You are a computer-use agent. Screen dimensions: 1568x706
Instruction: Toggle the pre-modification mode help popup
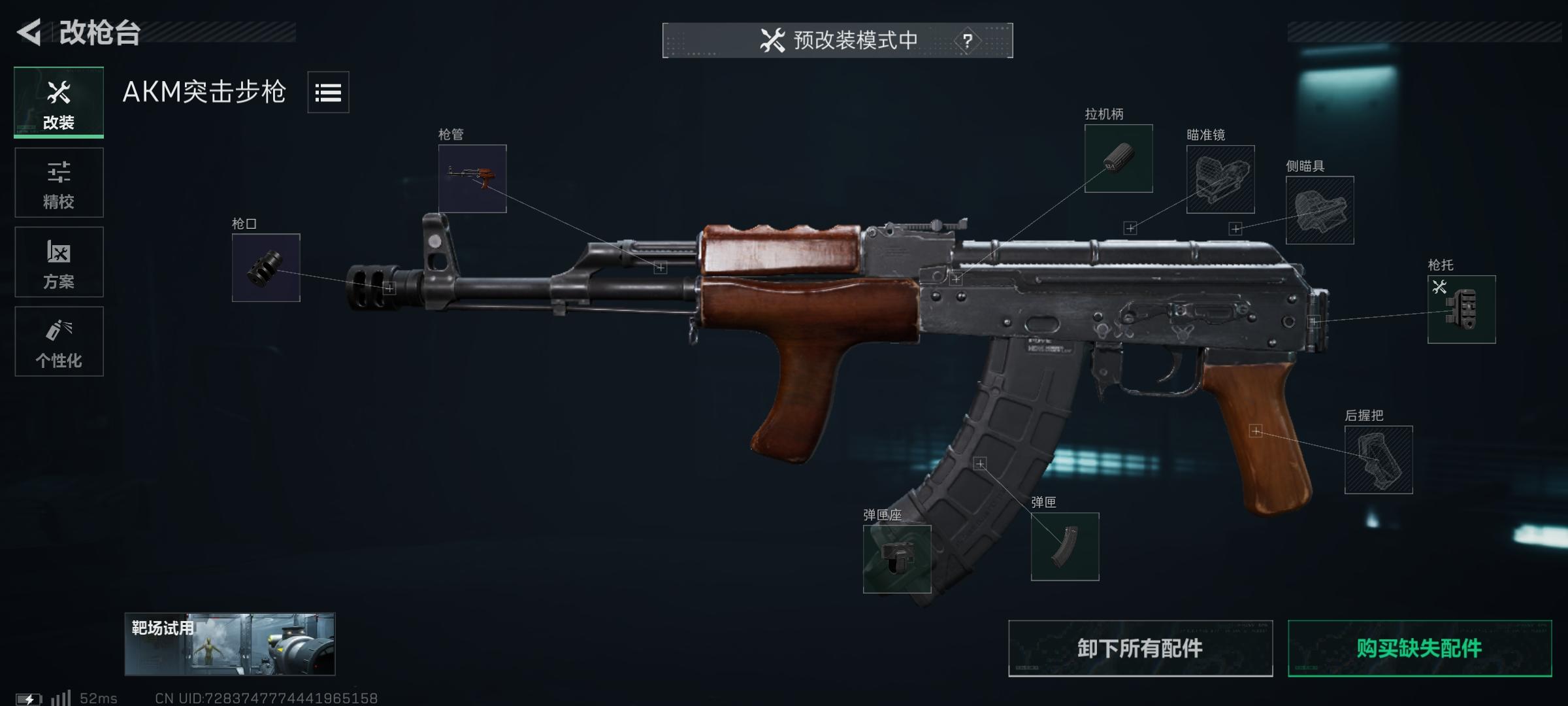pyautogui.click(x=968, y=39)
